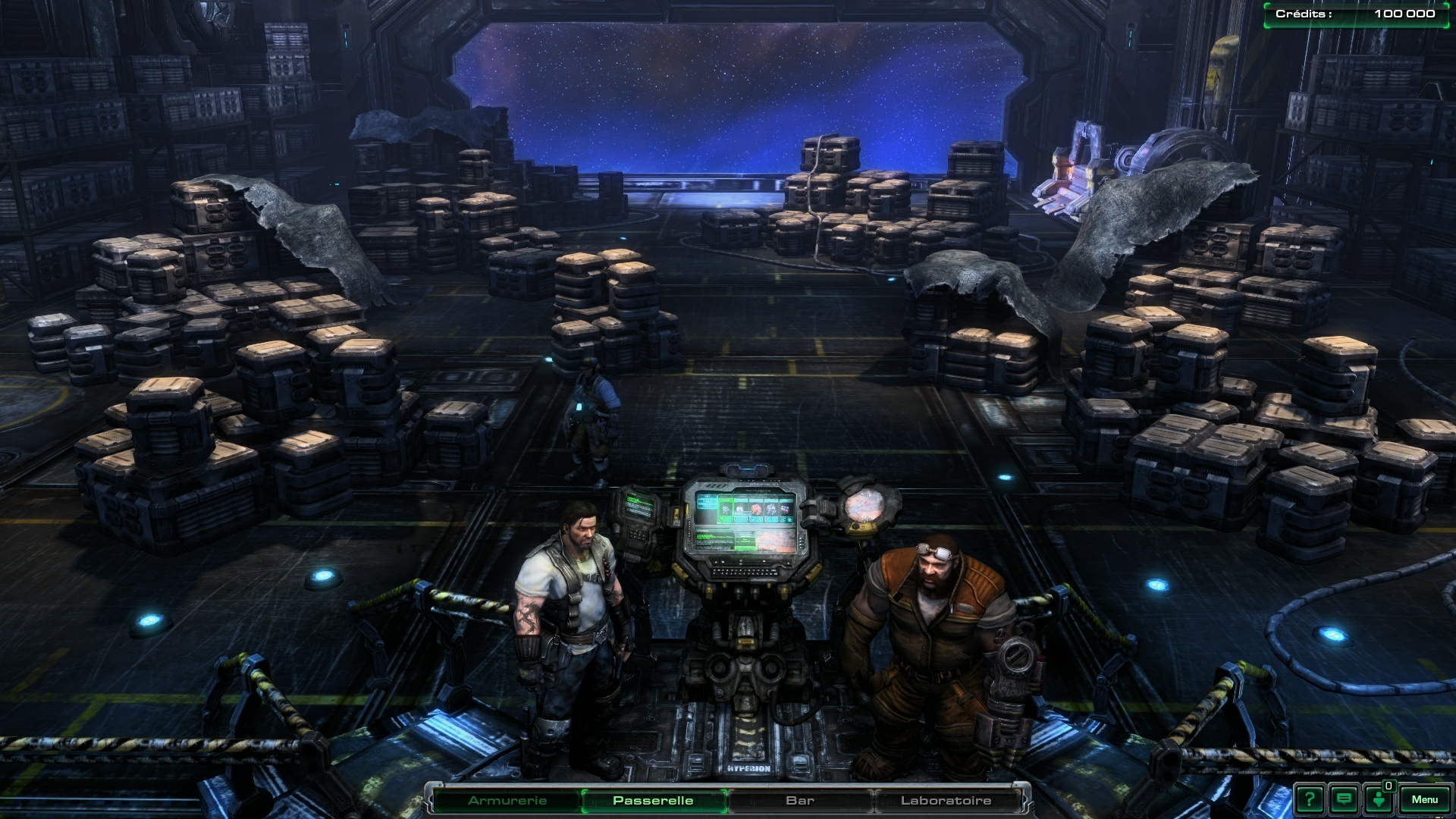Image resolution: width=1456 pixels, height=819 pixels.
Task: Go to the Armurerie room
Action: (507, 801)
